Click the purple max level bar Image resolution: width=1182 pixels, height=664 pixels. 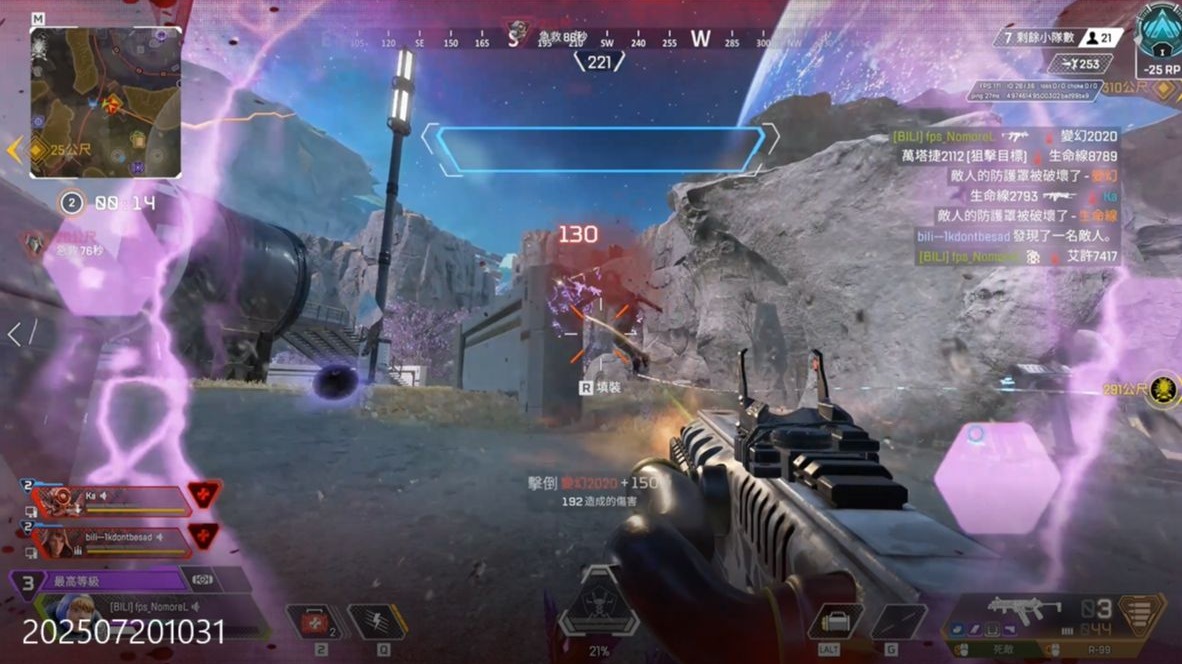pyautogui.click(x=100, y=580)
